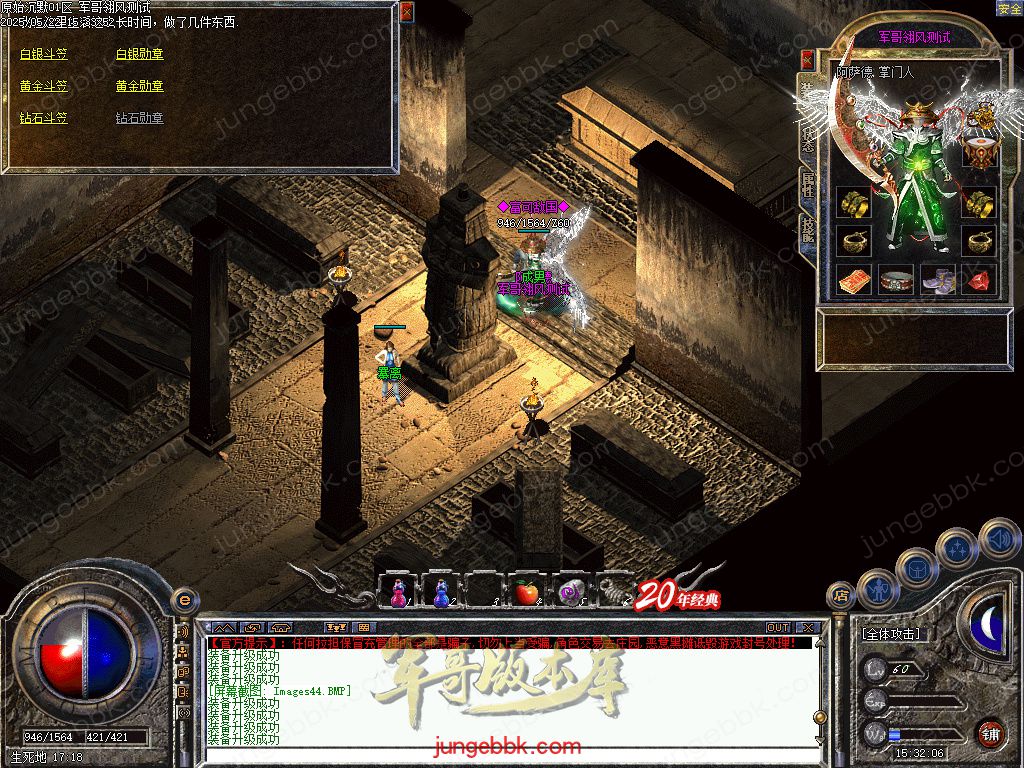Click the OUT button on chat bar
Image resolution: width=1024 pixels, height=768 pixels.
[777, 627]
